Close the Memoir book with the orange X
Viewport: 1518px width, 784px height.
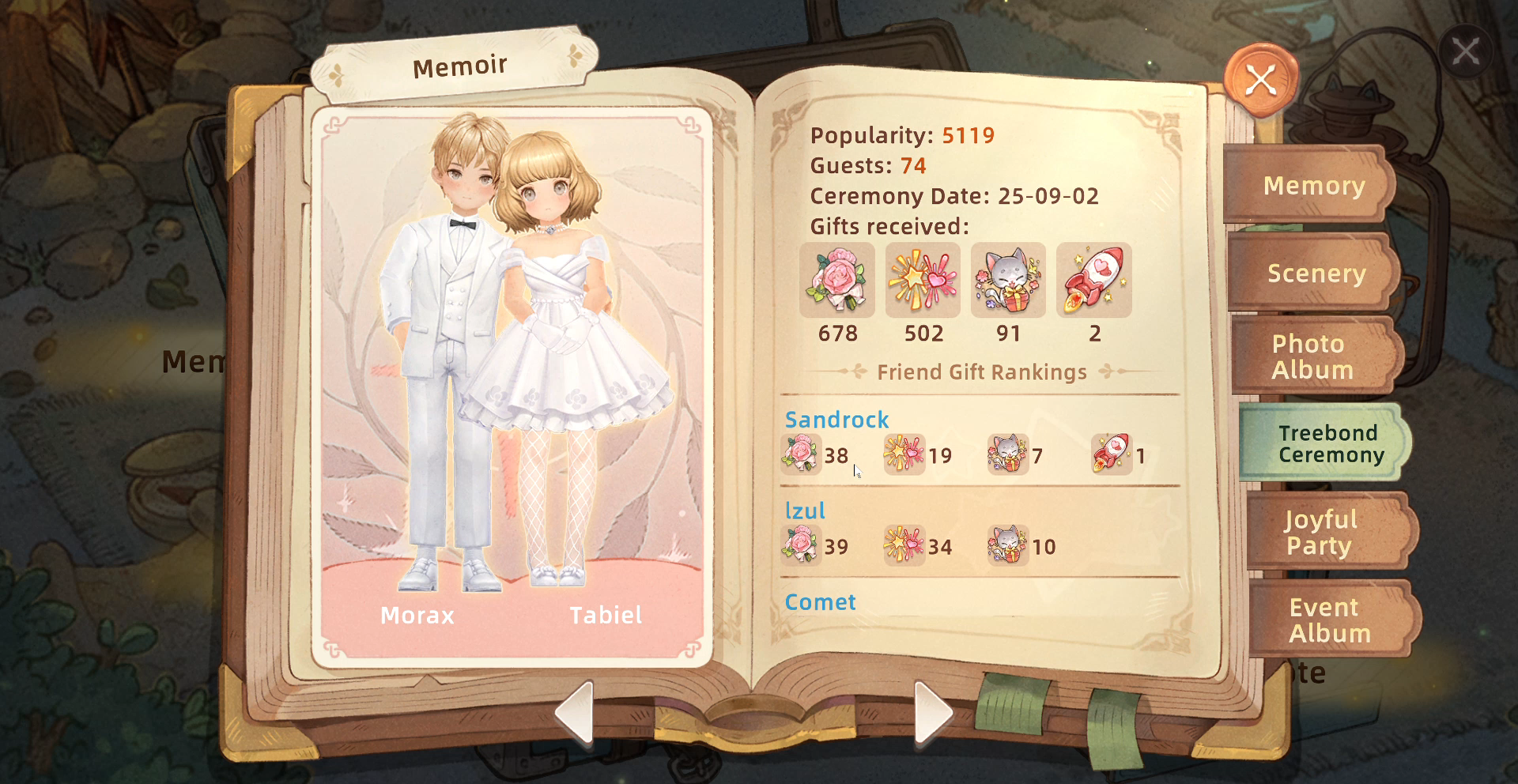pos(1261,80)
